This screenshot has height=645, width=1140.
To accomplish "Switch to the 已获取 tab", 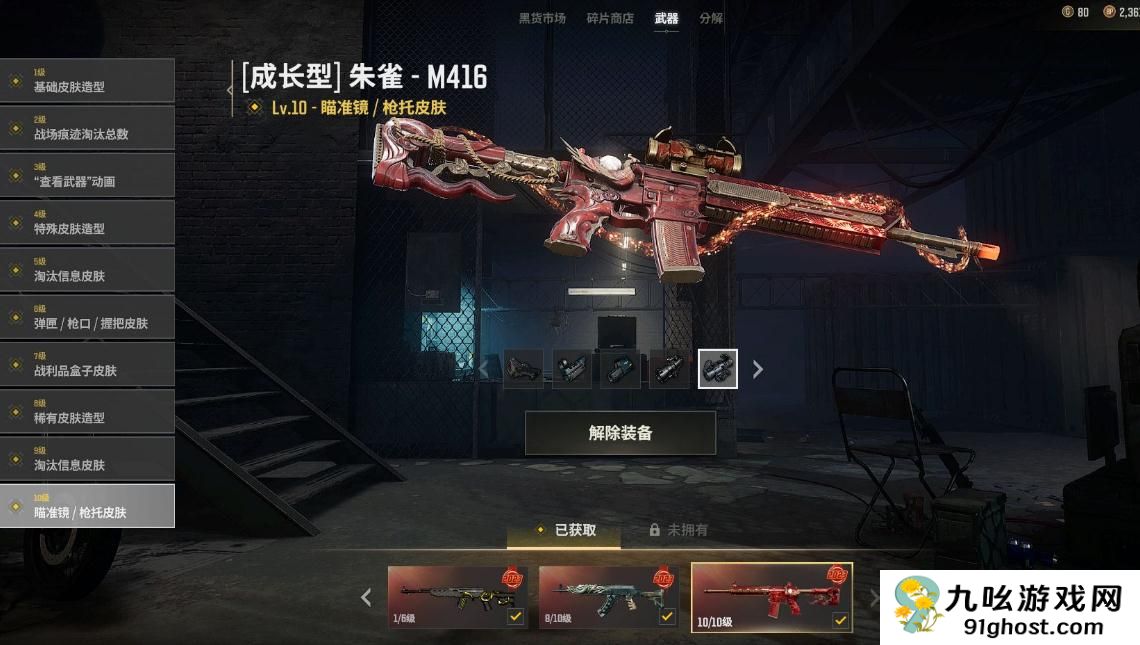I will click(565, 530).
